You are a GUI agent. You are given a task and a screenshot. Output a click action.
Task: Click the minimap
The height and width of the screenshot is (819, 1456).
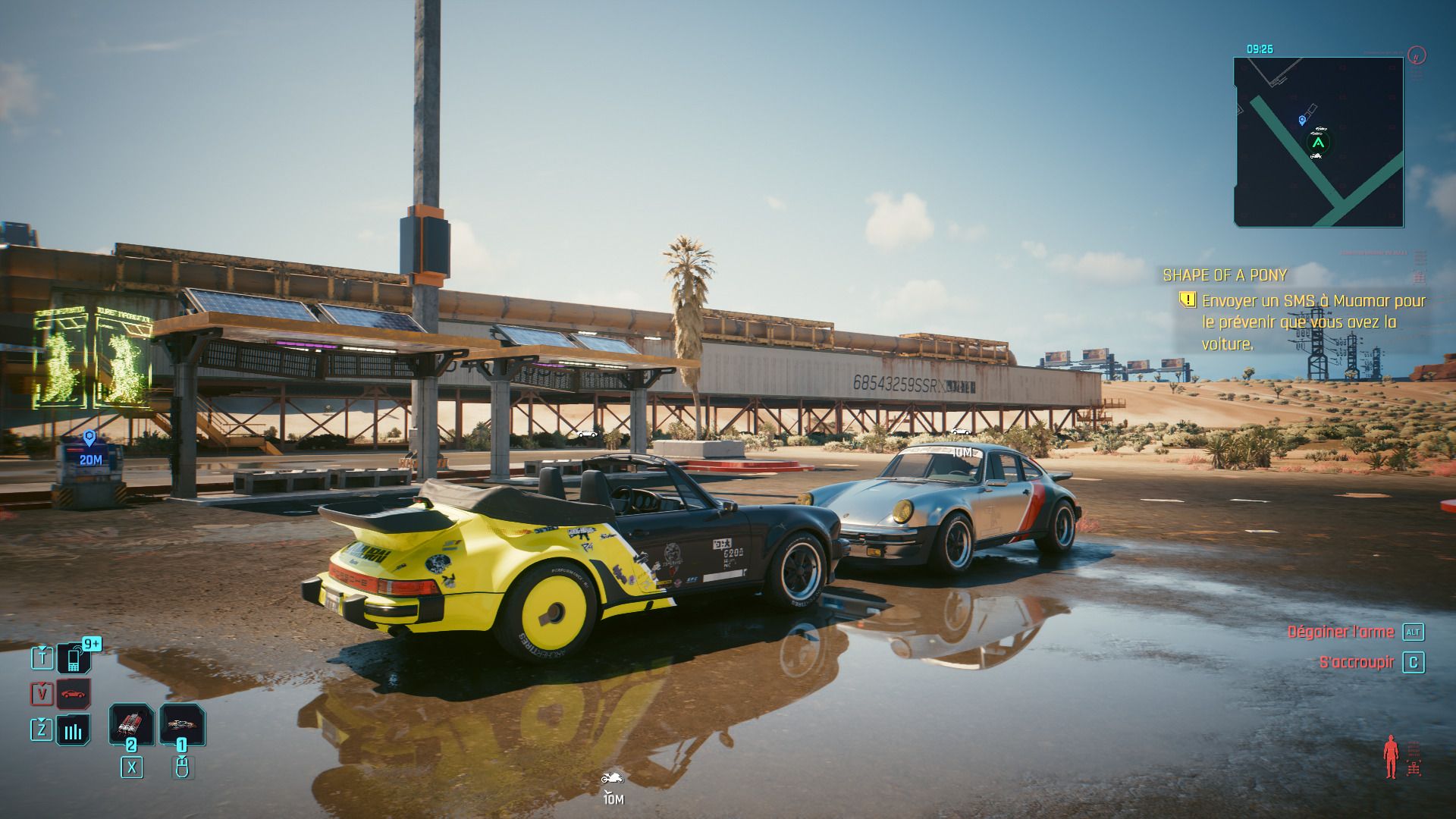(1318, 142)
